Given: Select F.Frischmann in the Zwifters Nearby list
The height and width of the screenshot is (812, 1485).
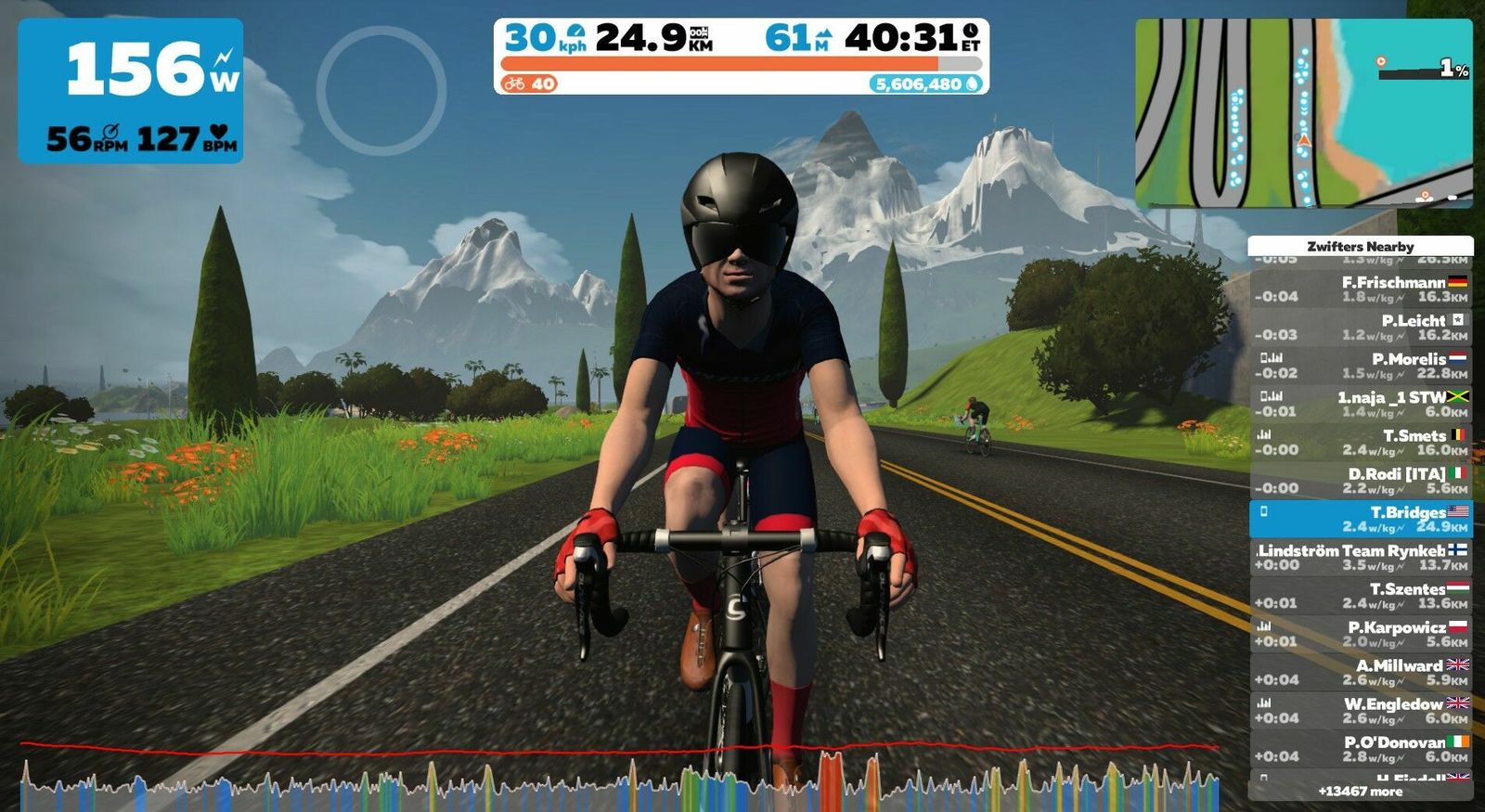Looking at the screenshot, I should tap(1361, 289).
